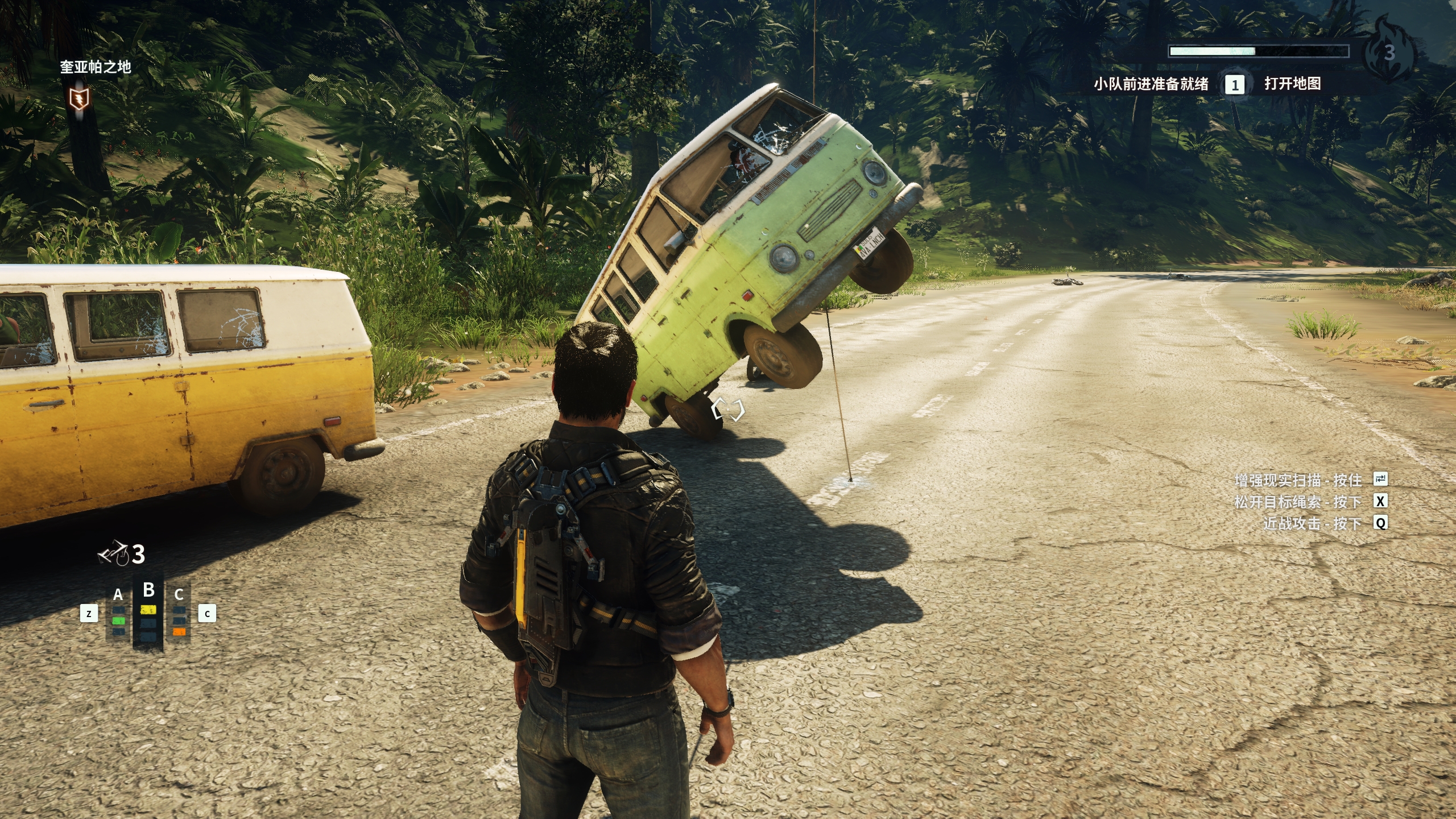Click the tether count icon
The image size is (1456, 819).
pos(113,553)
